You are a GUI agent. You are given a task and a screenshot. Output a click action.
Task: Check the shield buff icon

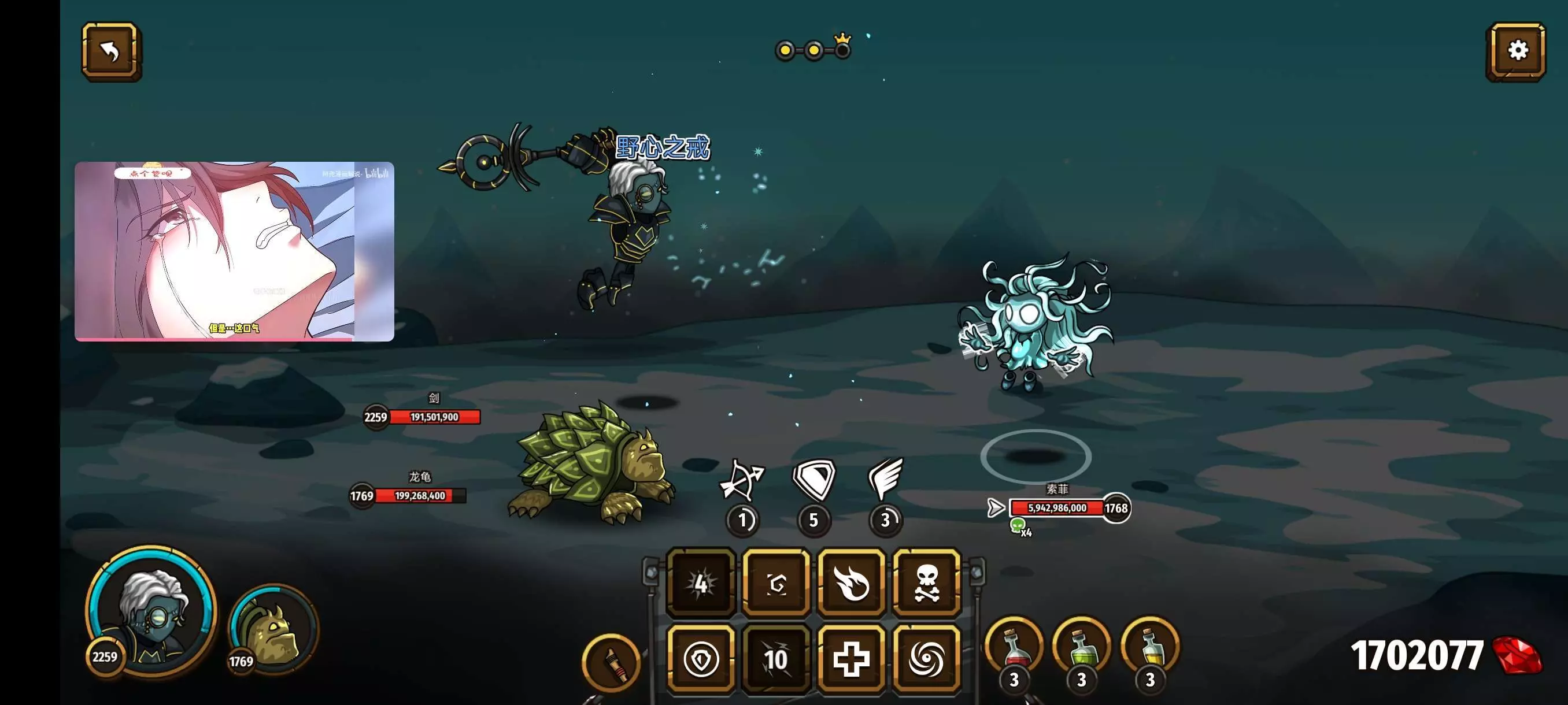pyautogui.click(x=814, y=479)
